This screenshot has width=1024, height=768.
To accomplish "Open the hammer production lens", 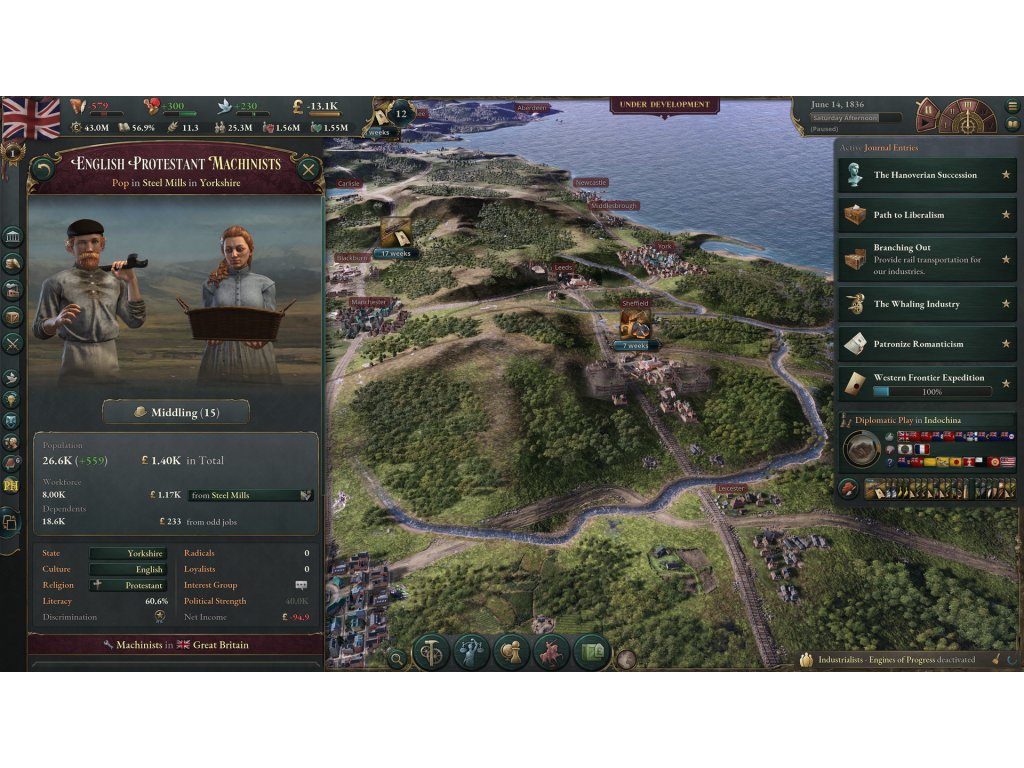I will tap(431, 652).
